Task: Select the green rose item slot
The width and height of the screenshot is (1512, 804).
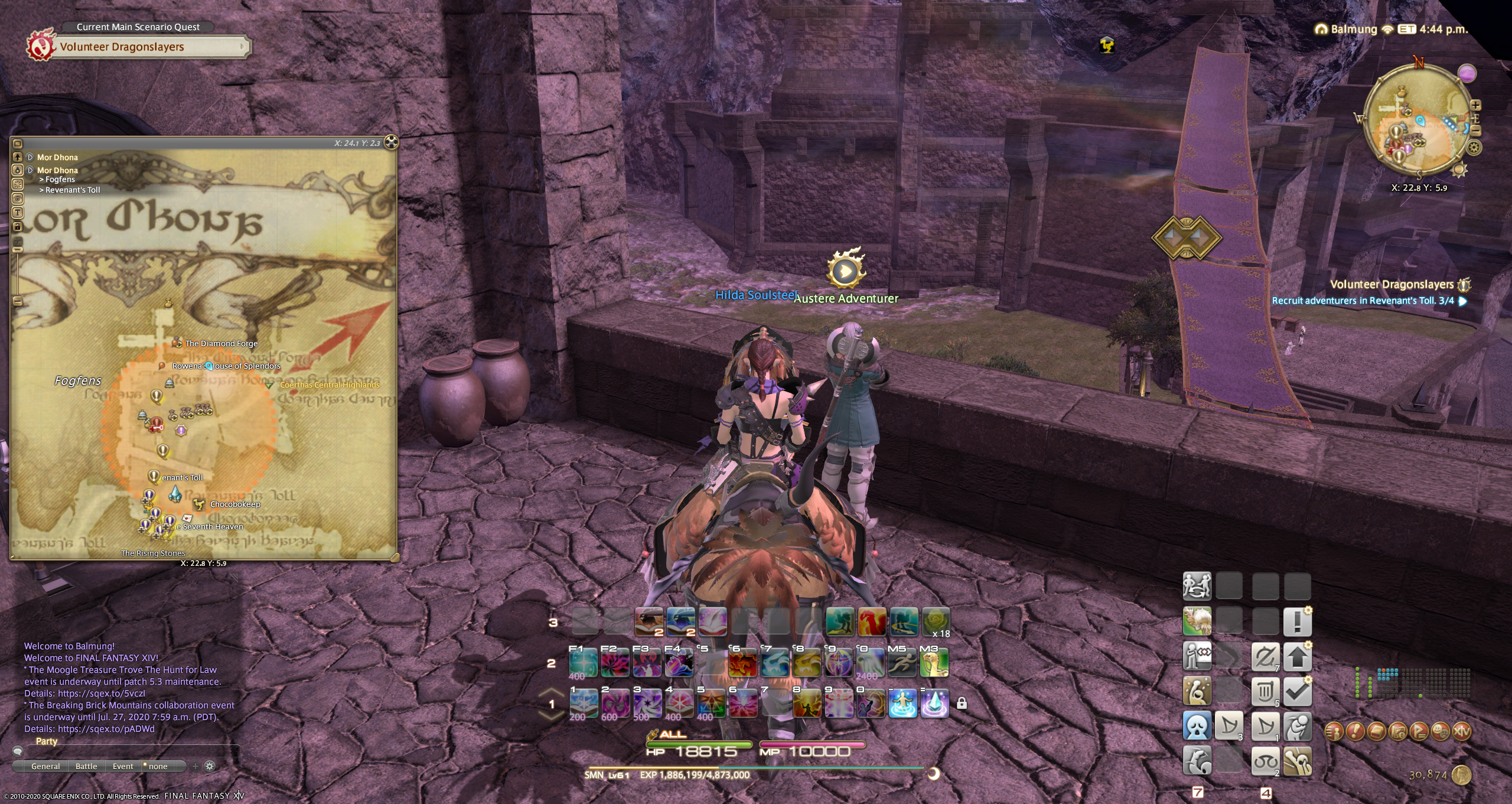Action: (x=936, y=621)
